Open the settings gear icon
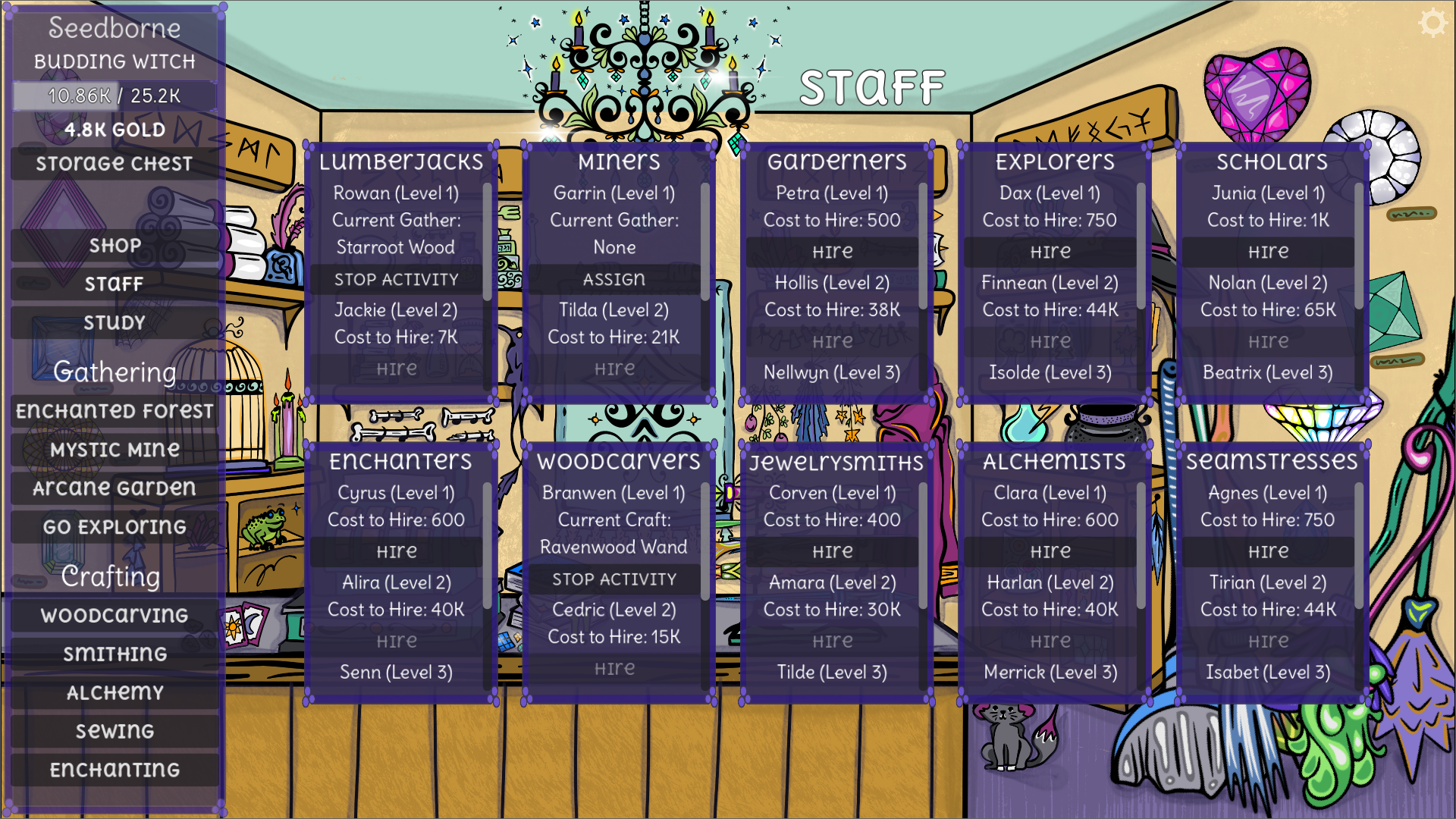 coord(1434,23)
